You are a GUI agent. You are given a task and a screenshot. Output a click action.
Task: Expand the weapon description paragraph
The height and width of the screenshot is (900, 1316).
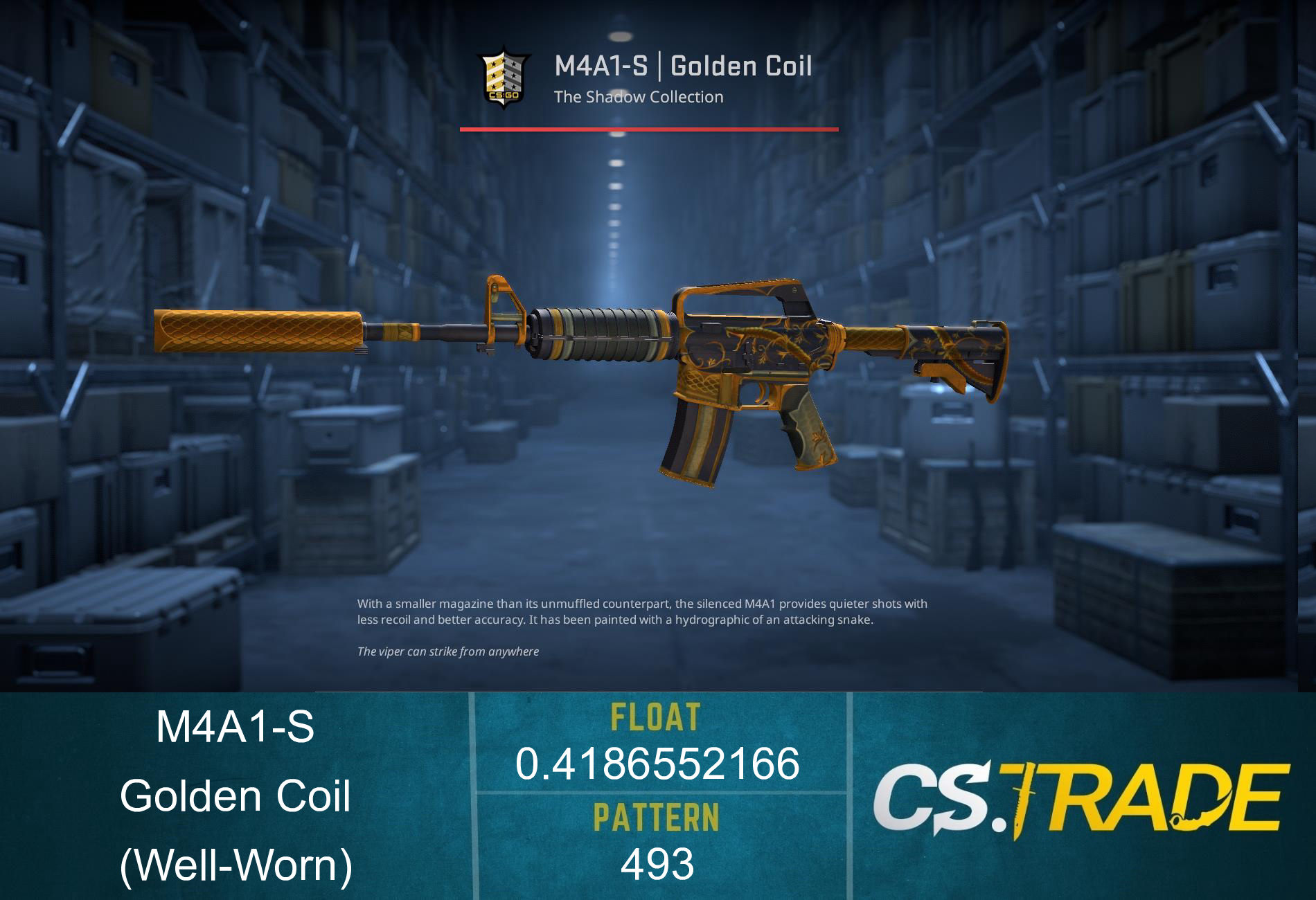point(641,613)
